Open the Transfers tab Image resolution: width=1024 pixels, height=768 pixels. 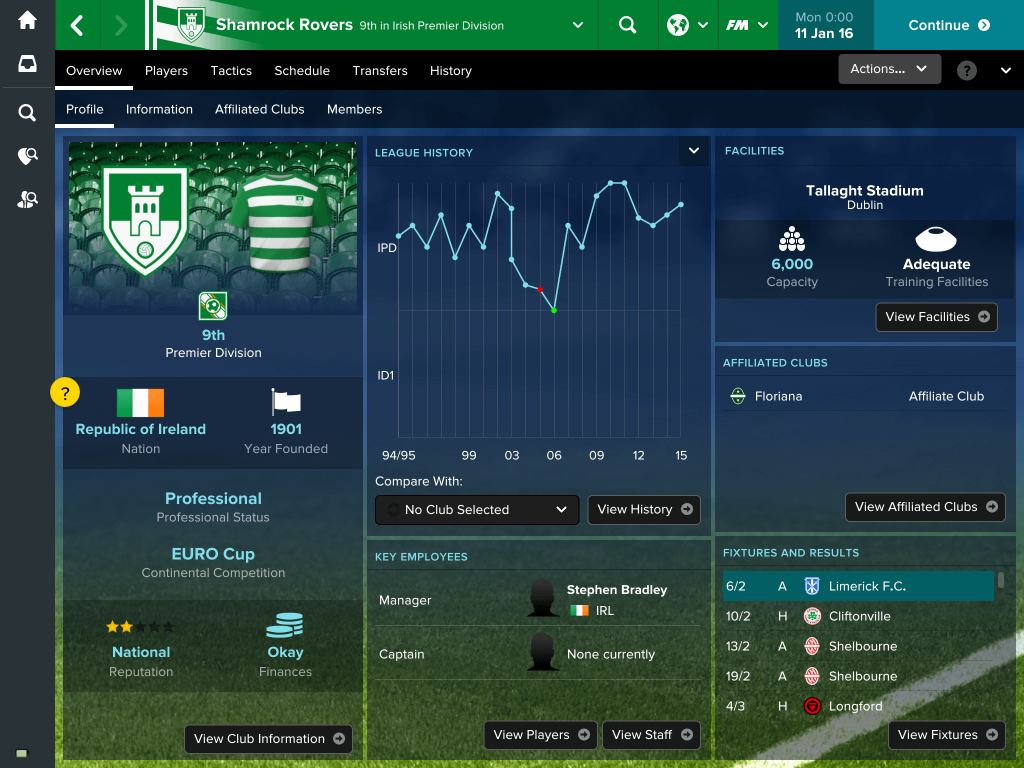pos(380,71)
